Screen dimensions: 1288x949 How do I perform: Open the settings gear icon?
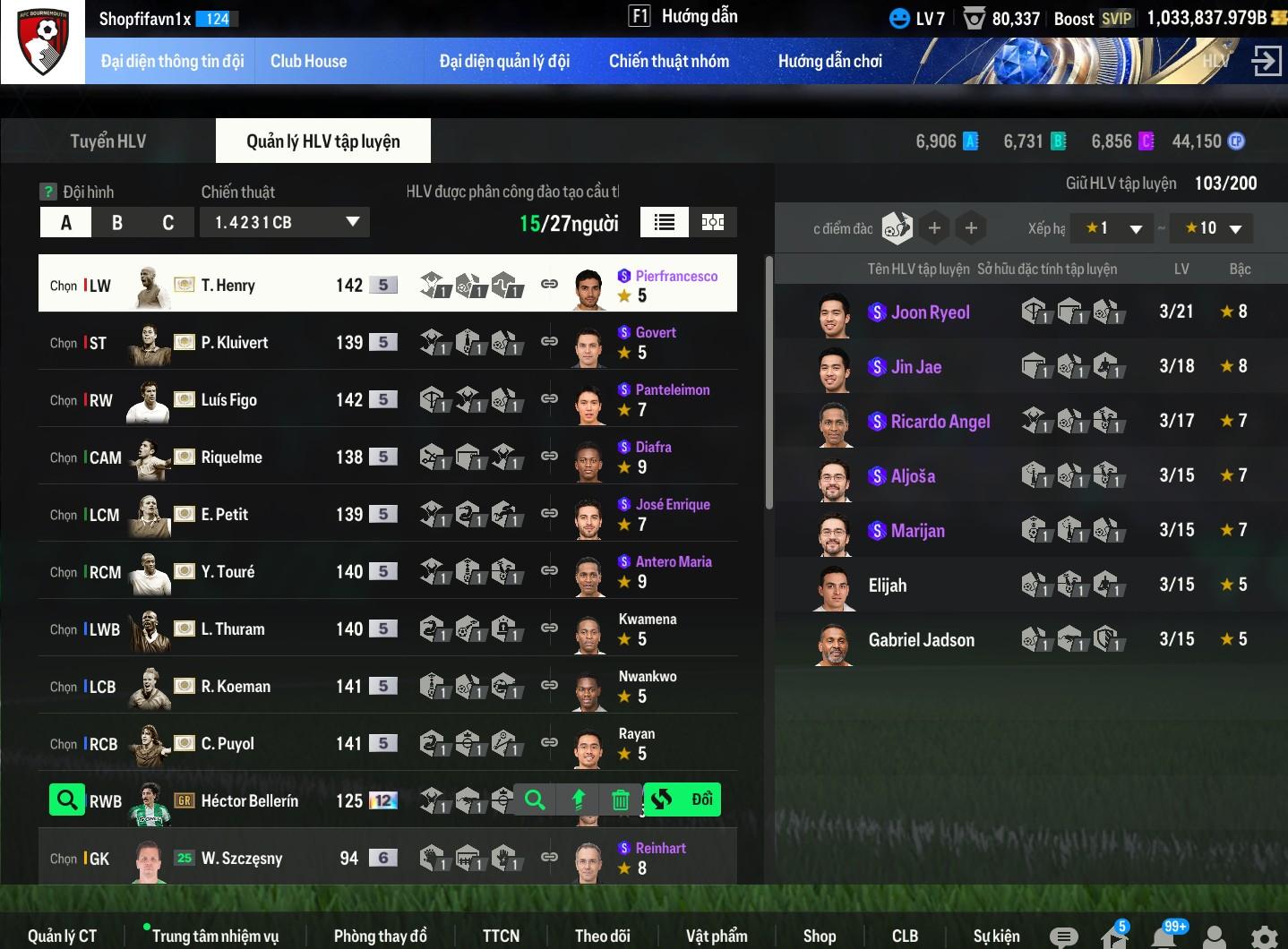pos(1264,936)
